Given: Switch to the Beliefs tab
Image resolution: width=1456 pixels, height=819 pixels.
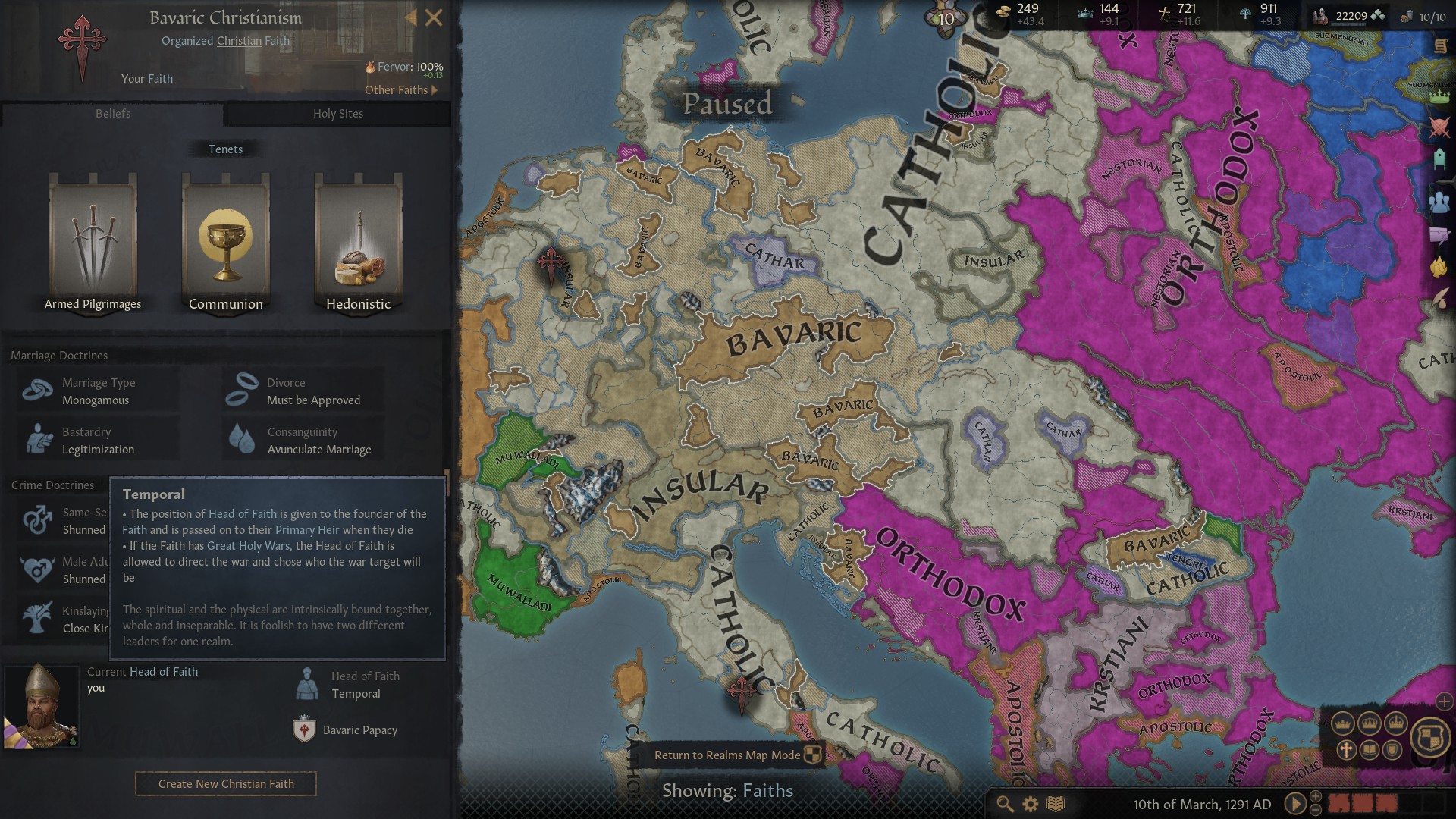Looking at the screenshot, I should click(113, 114).
